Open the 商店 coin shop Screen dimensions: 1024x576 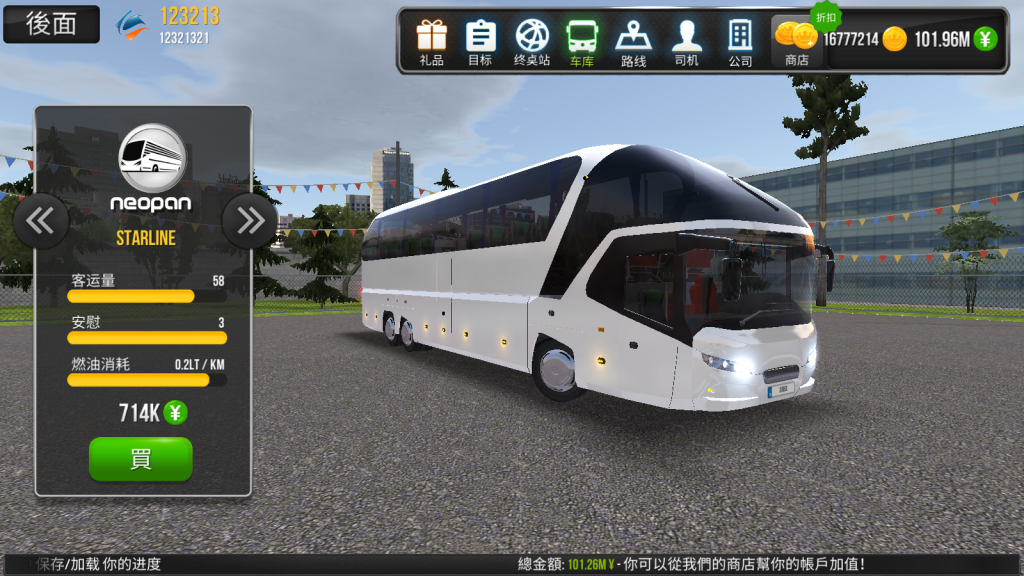(x=797, y=42)
